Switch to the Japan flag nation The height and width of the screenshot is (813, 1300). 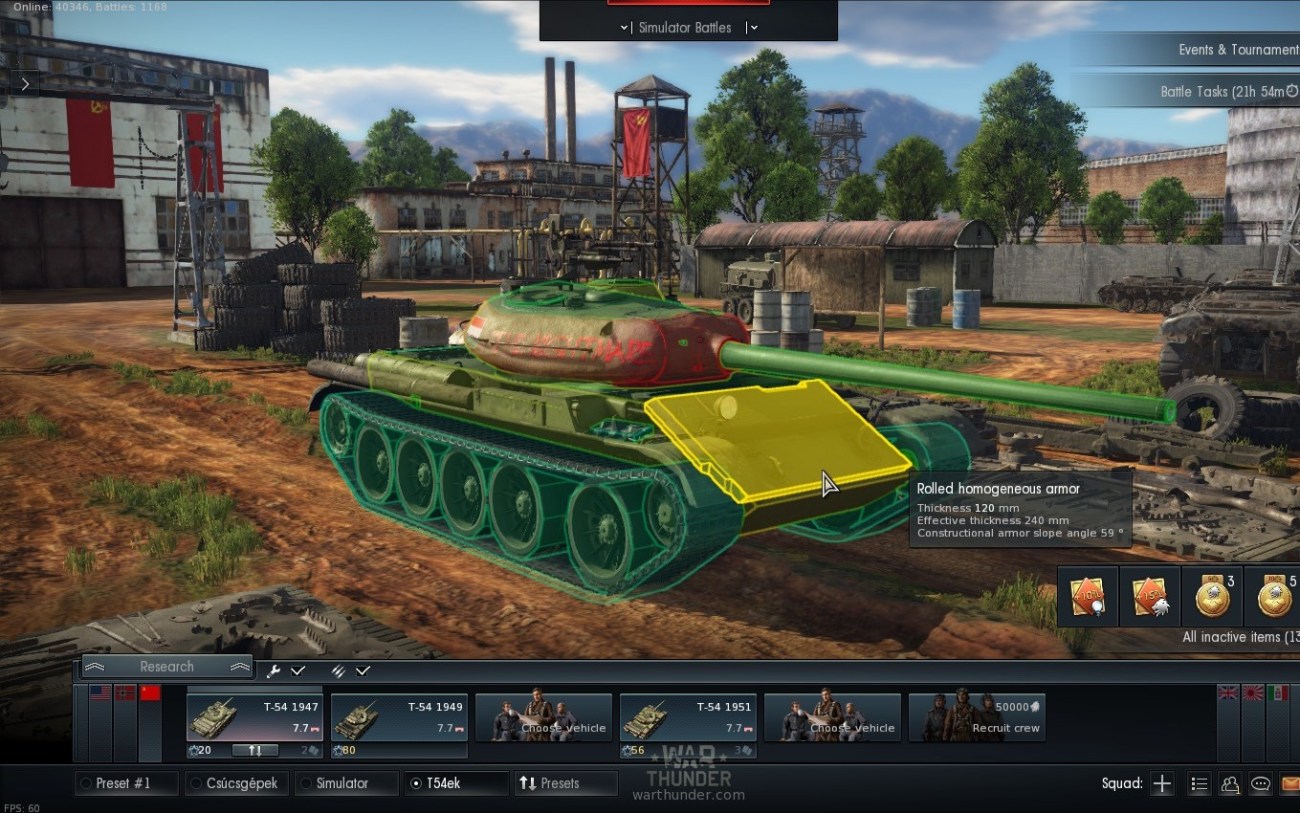1252,693
